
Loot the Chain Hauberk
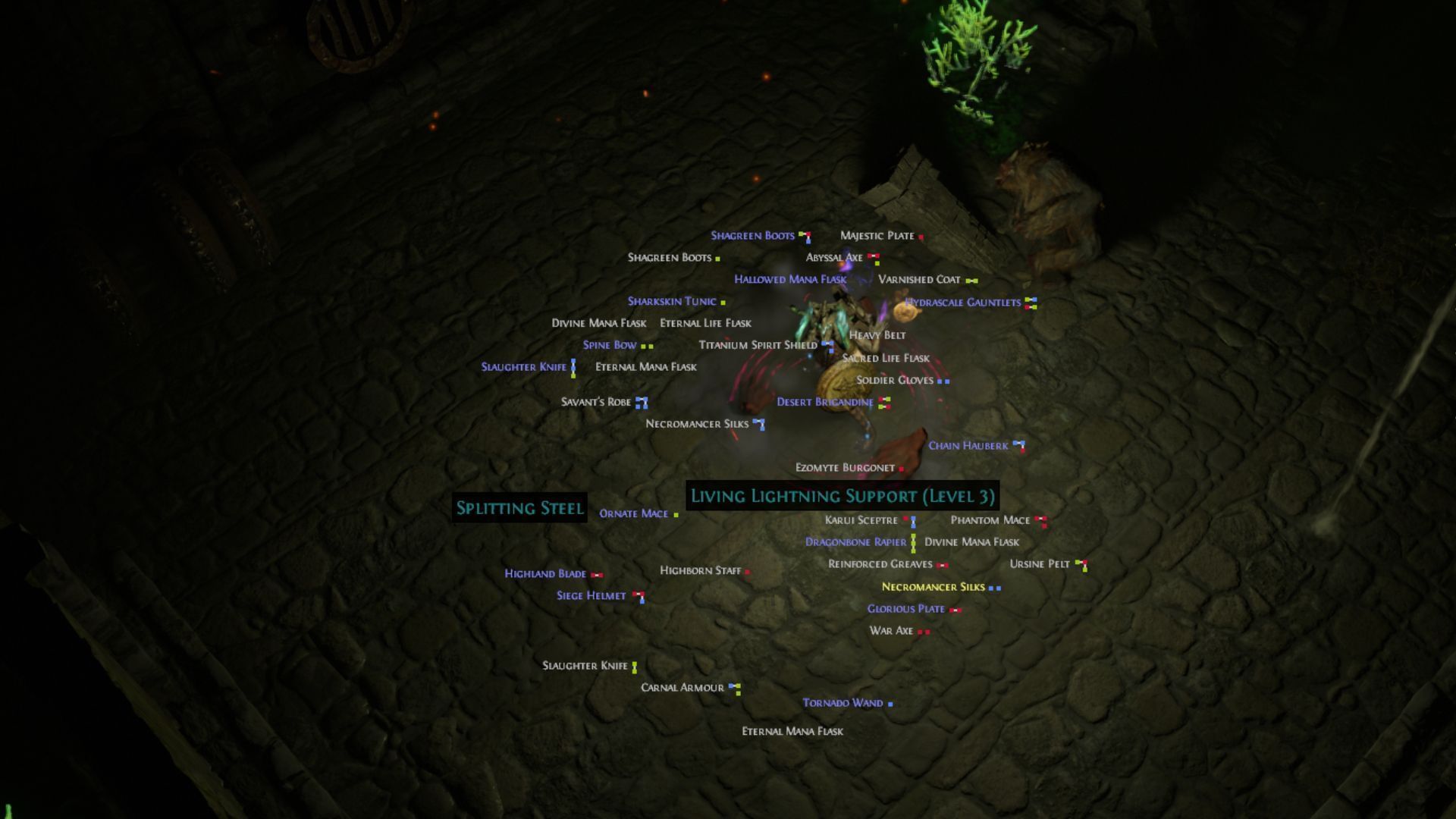click(968, 445)
